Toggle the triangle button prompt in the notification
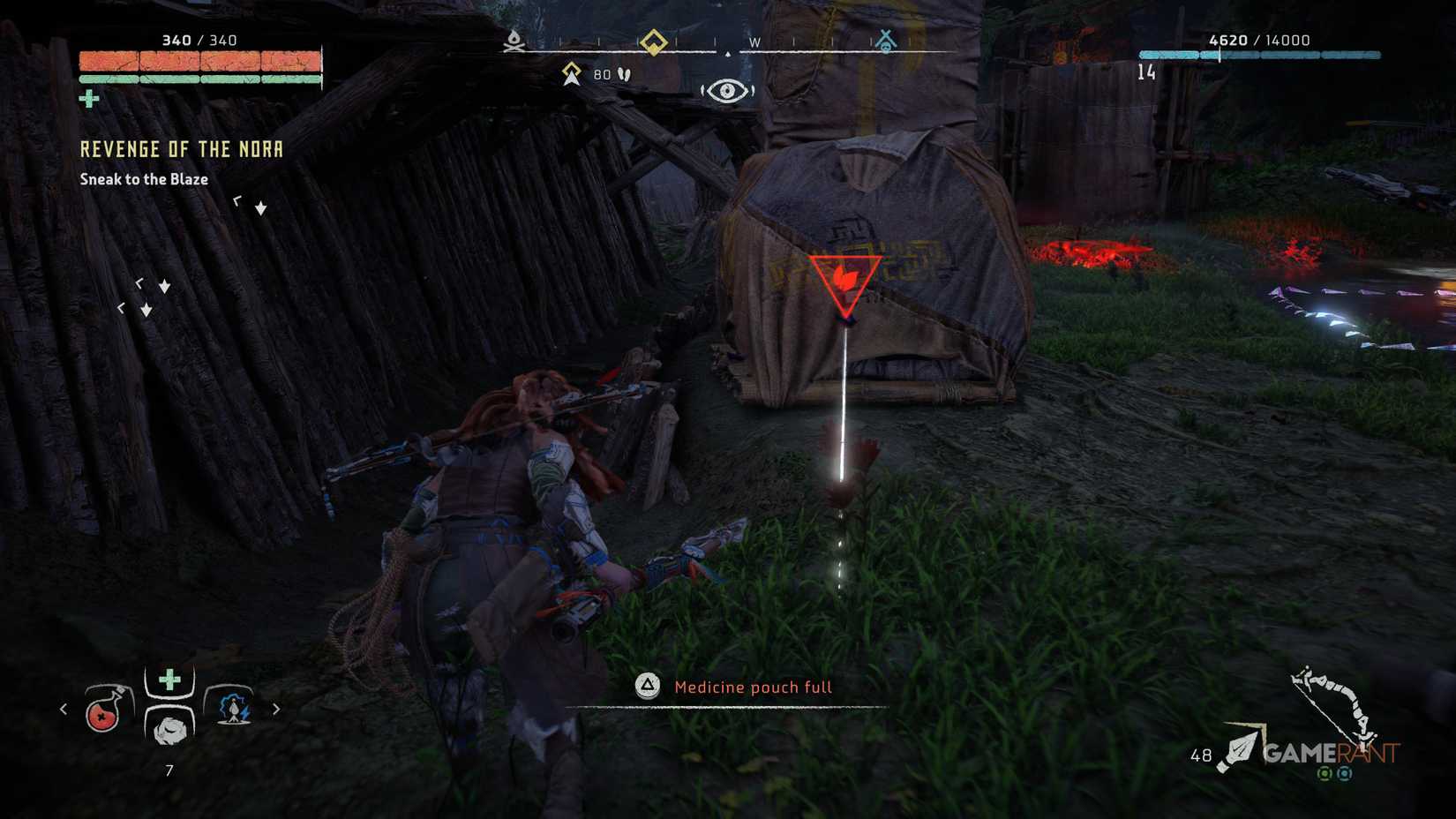 tap(647, 687)
